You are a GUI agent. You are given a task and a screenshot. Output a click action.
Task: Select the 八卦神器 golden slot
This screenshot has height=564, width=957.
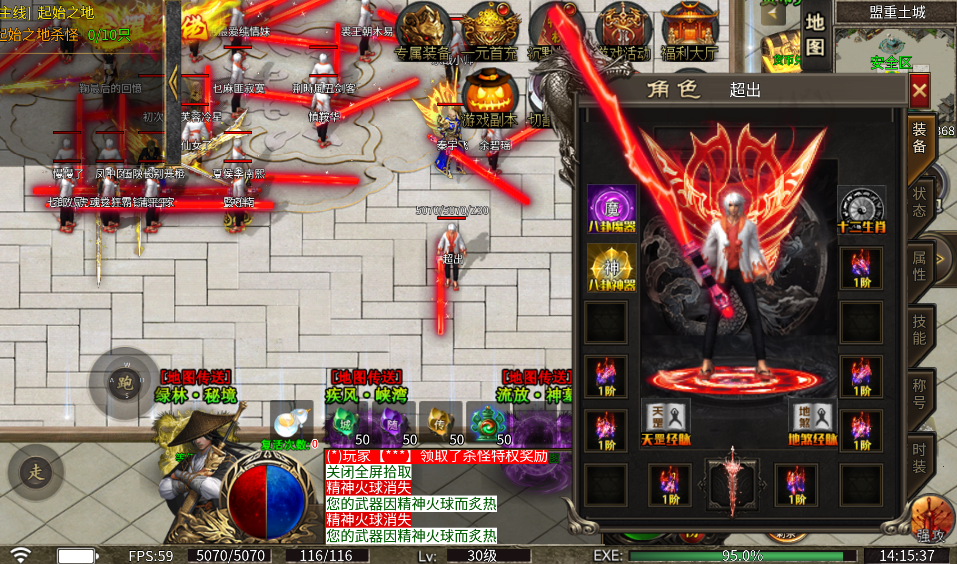[x=610, y=267]
